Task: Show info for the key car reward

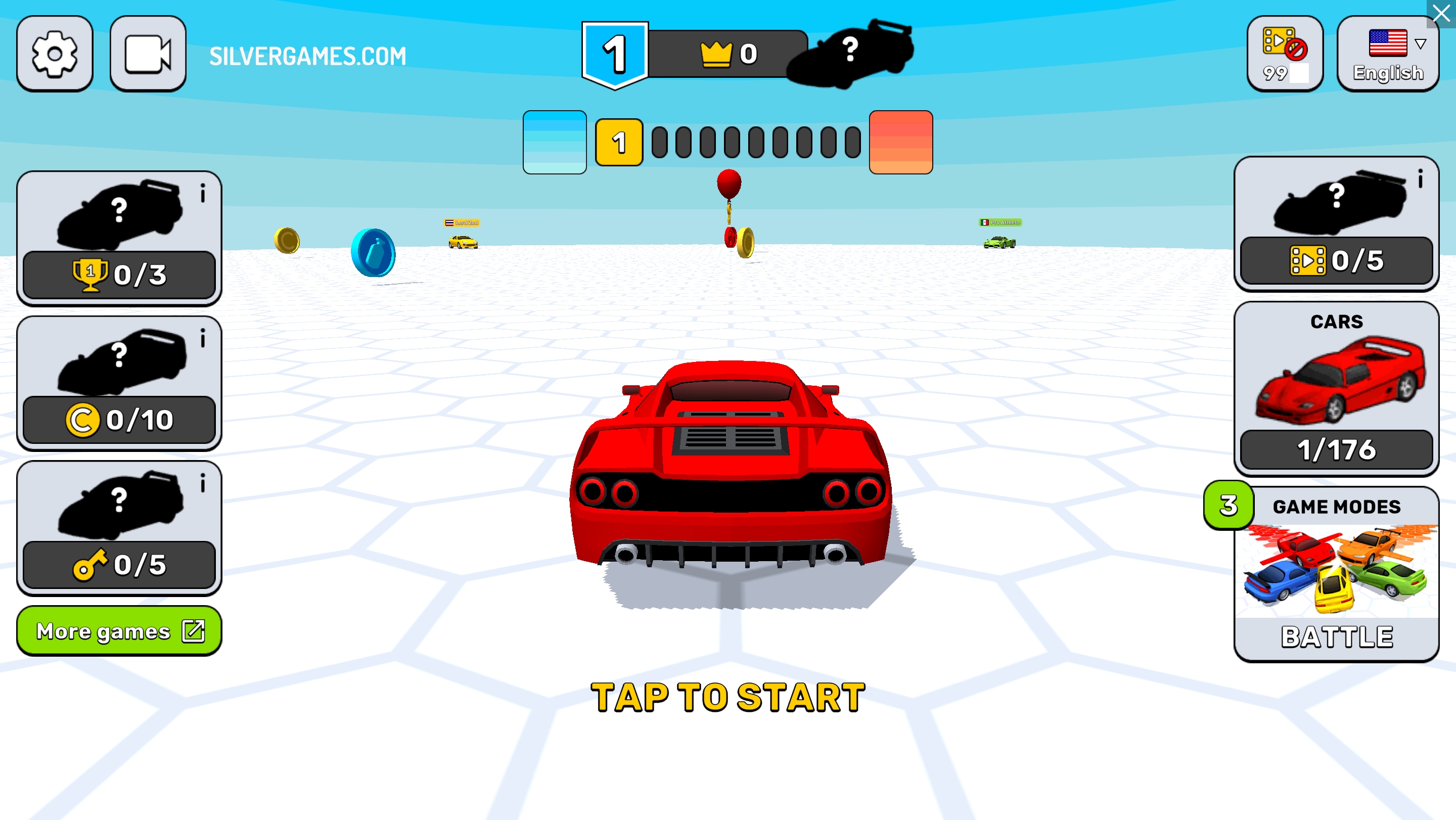Action: click(x=203, y=483)
